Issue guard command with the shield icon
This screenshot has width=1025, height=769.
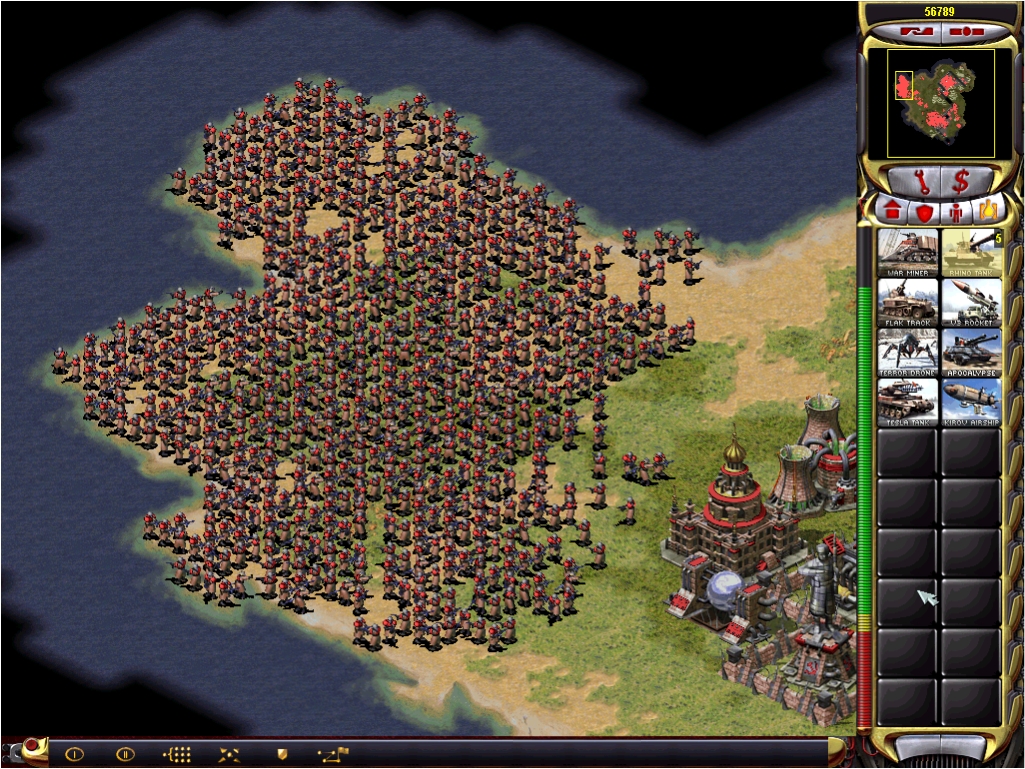pyautogui.click(x=282, y=754)
